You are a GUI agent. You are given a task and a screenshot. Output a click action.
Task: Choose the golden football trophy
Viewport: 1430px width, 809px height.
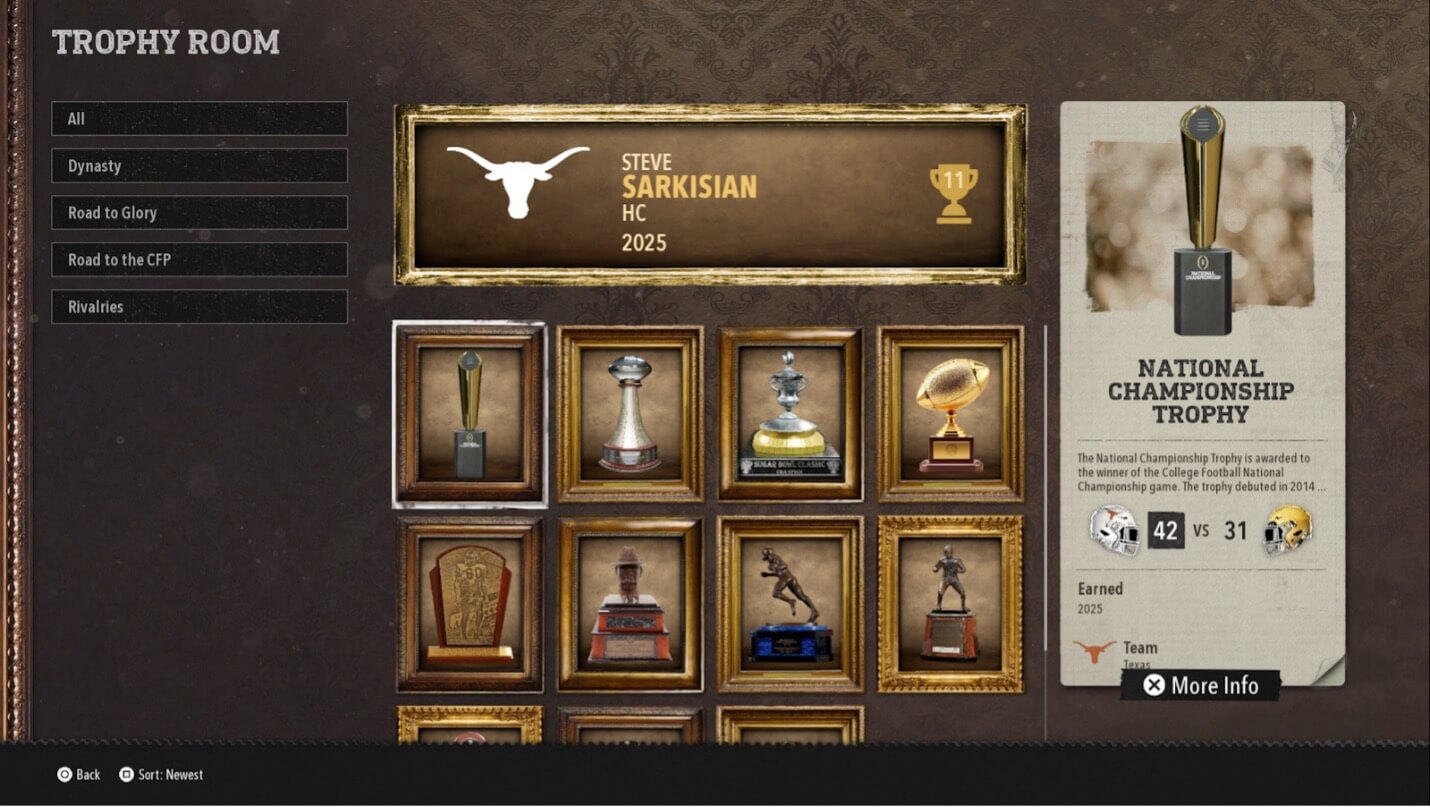(x=951, y=414)
